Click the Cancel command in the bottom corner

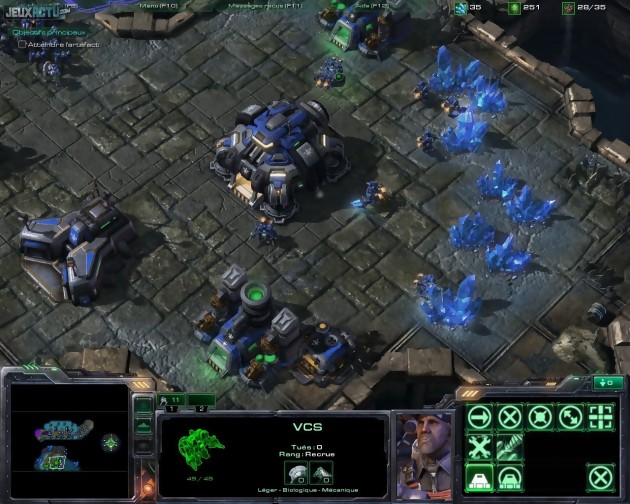pyautogui.click(x=600, y=477)
